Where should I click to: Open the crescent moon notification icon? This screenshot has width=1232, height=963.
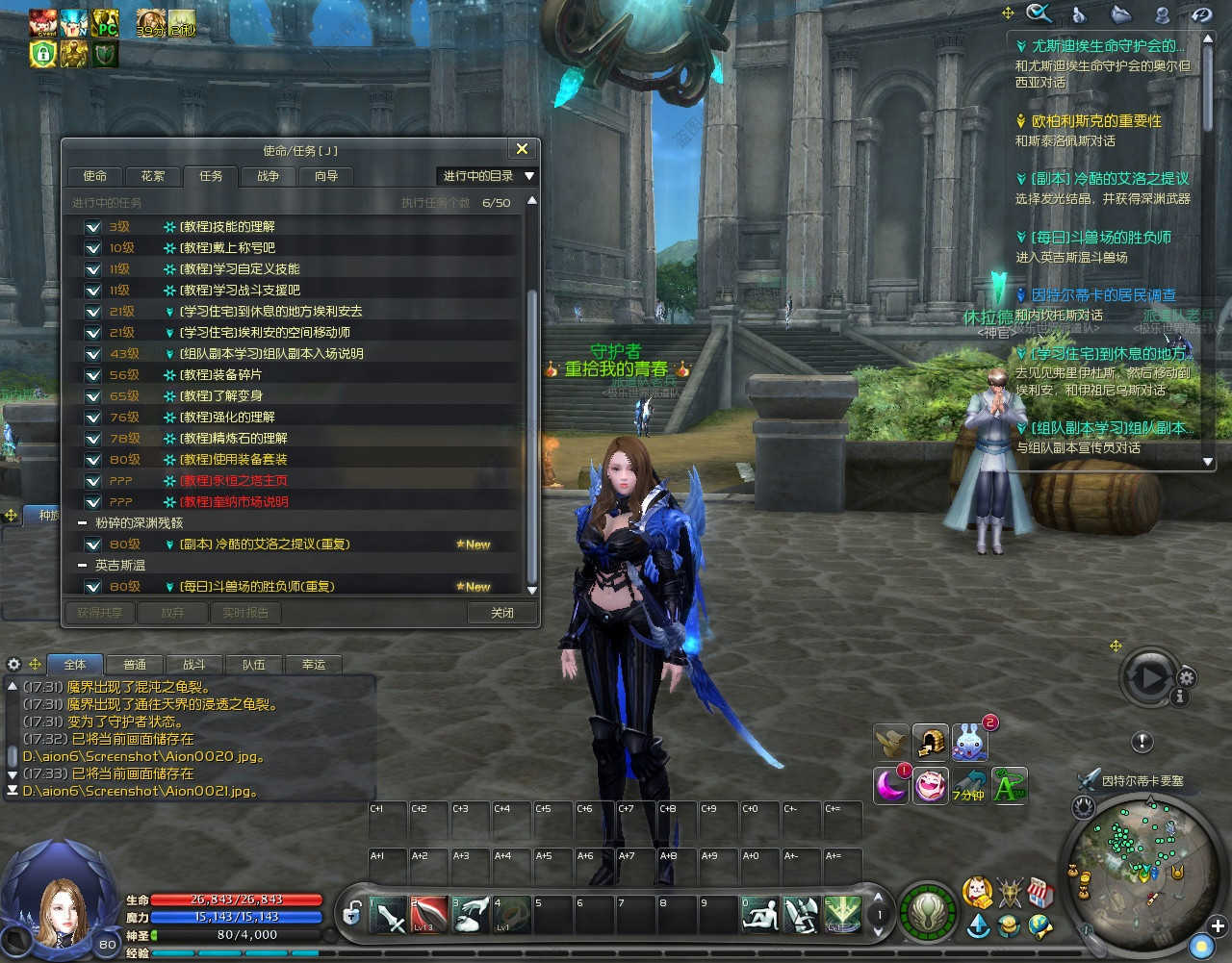(x=890, y=785)
